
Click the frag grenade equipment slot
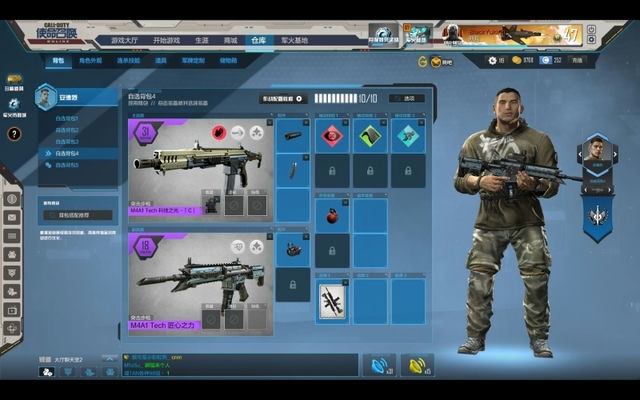pos(332,215)
